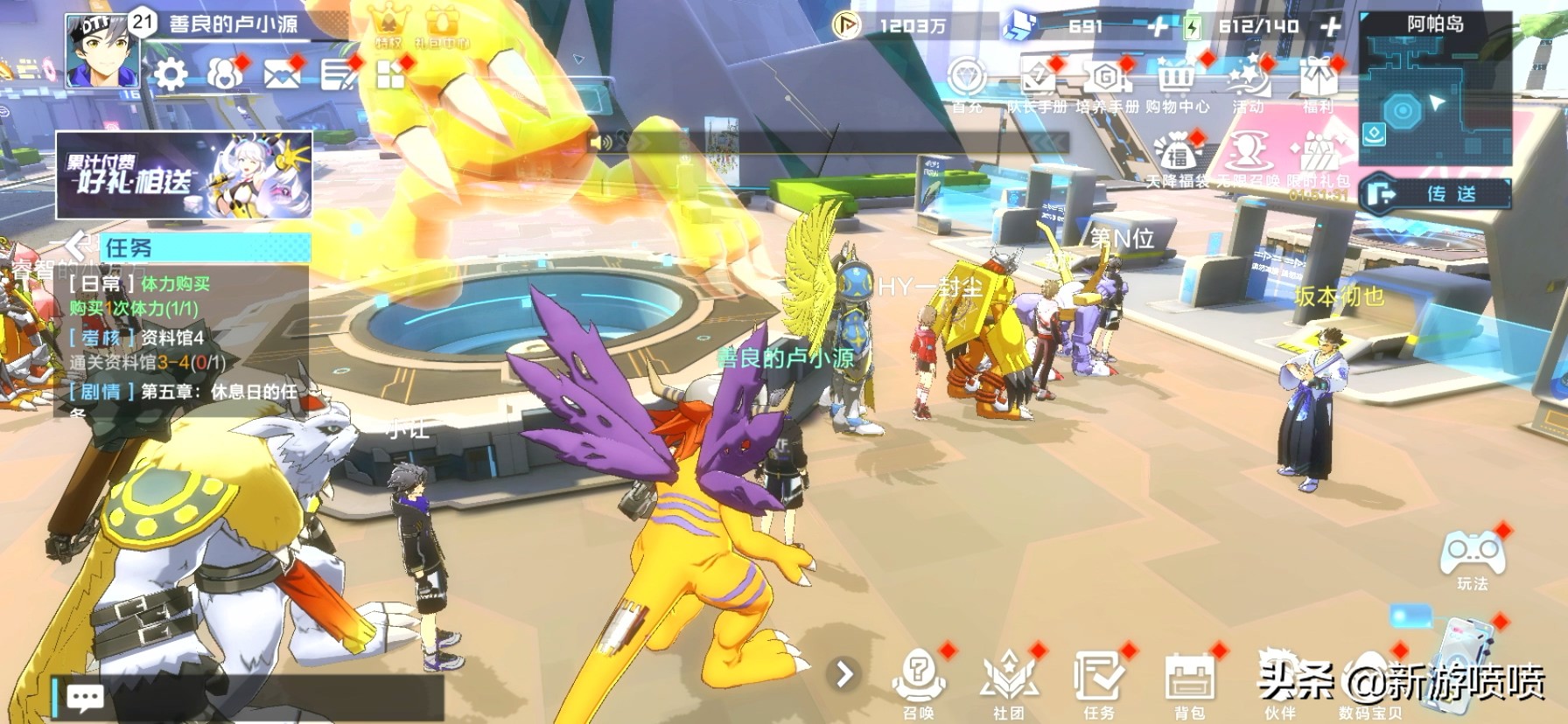Image resolution: width=1568 pixels, height=724 pixels.
Task: Click the player avatar portrait
Action: (97, 52)
